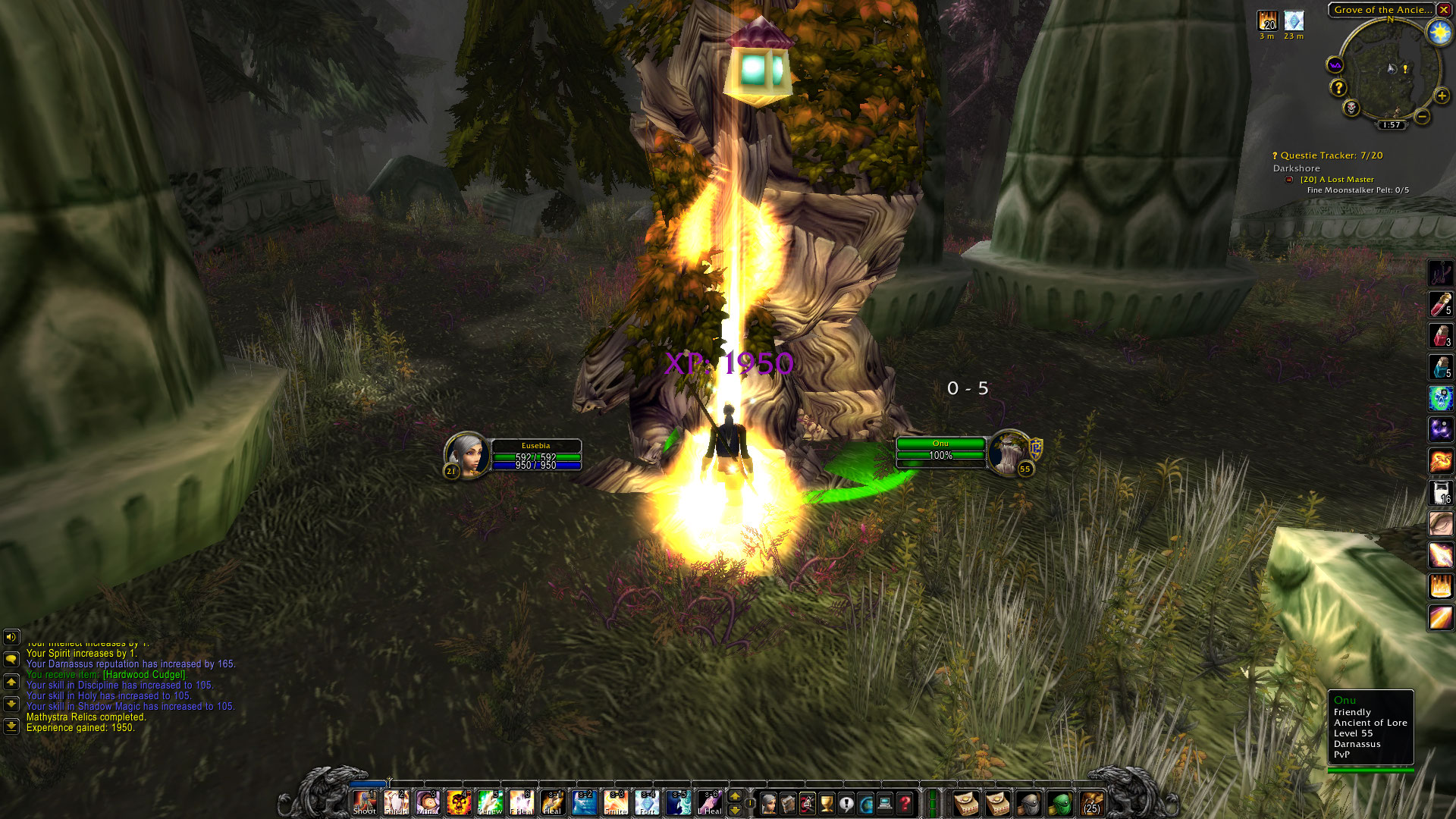Use the milk drink on the side bar
Screen dimensions: 1456x819
(1440, 492)
